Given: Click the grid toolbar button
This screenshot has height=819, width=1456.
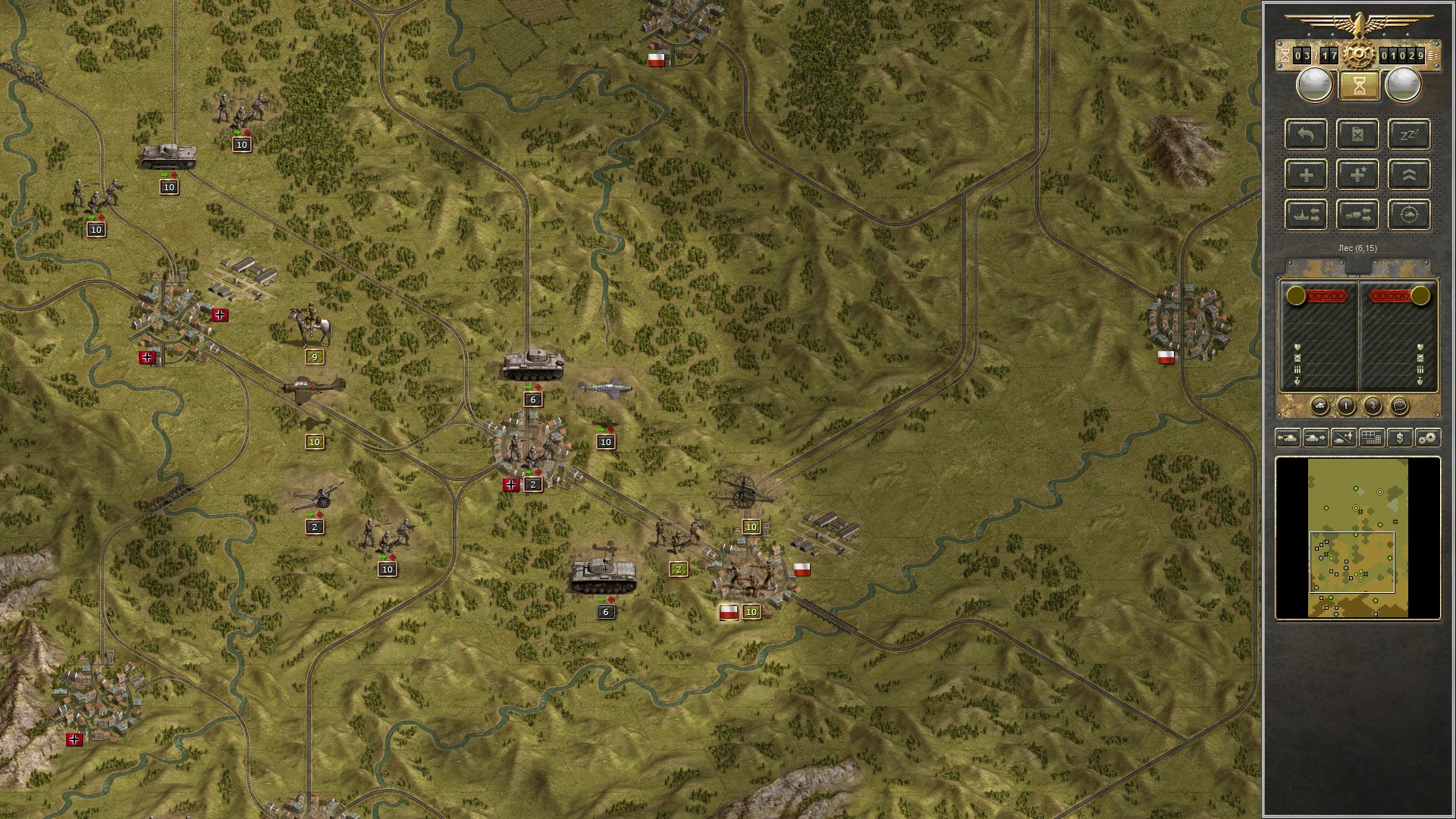Looking at the screenshot, I should click(x=1371, y=438).
